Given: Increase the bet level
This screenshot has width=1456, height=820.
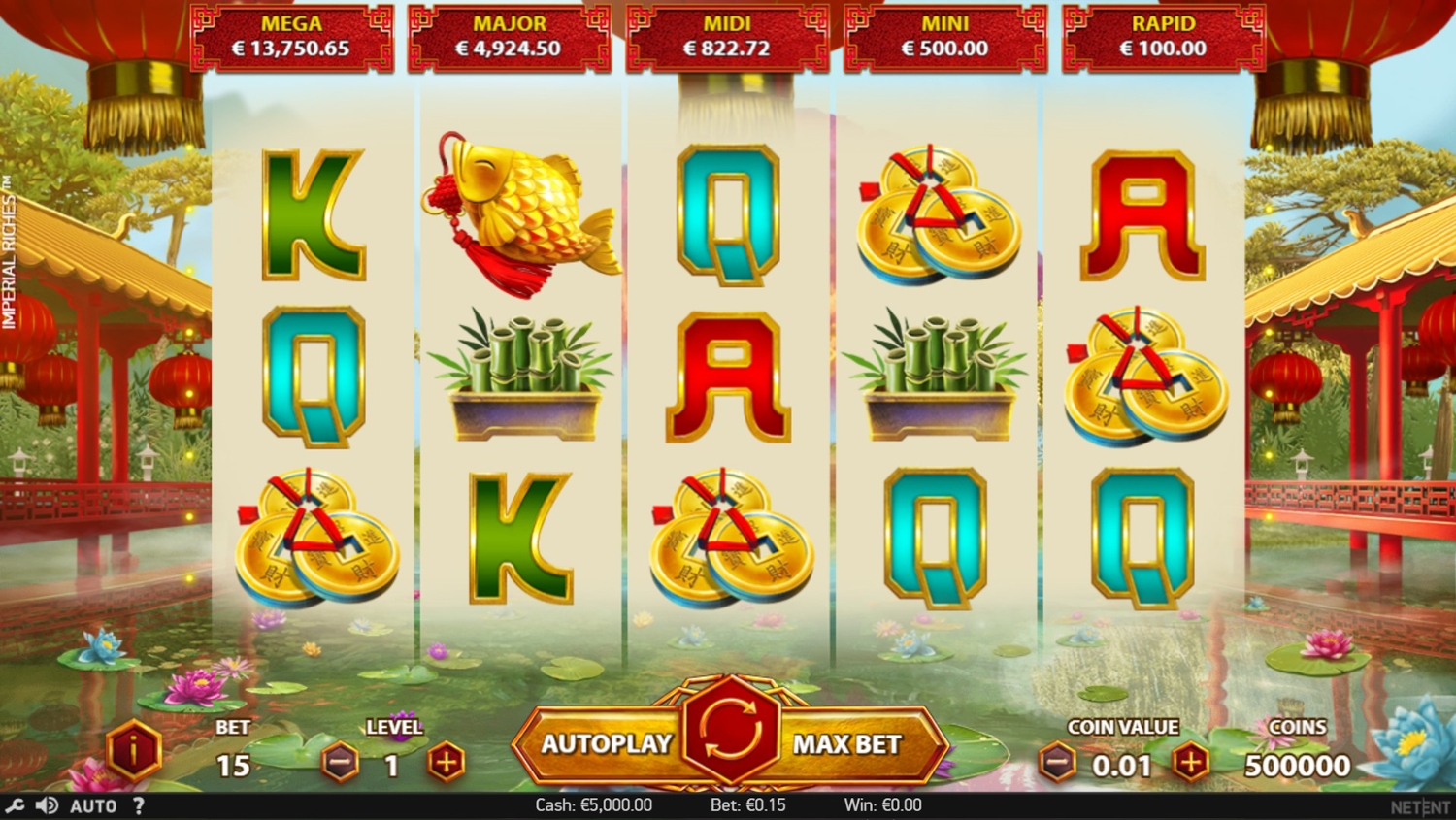Looking at the screenshot, I should point(446,764).
